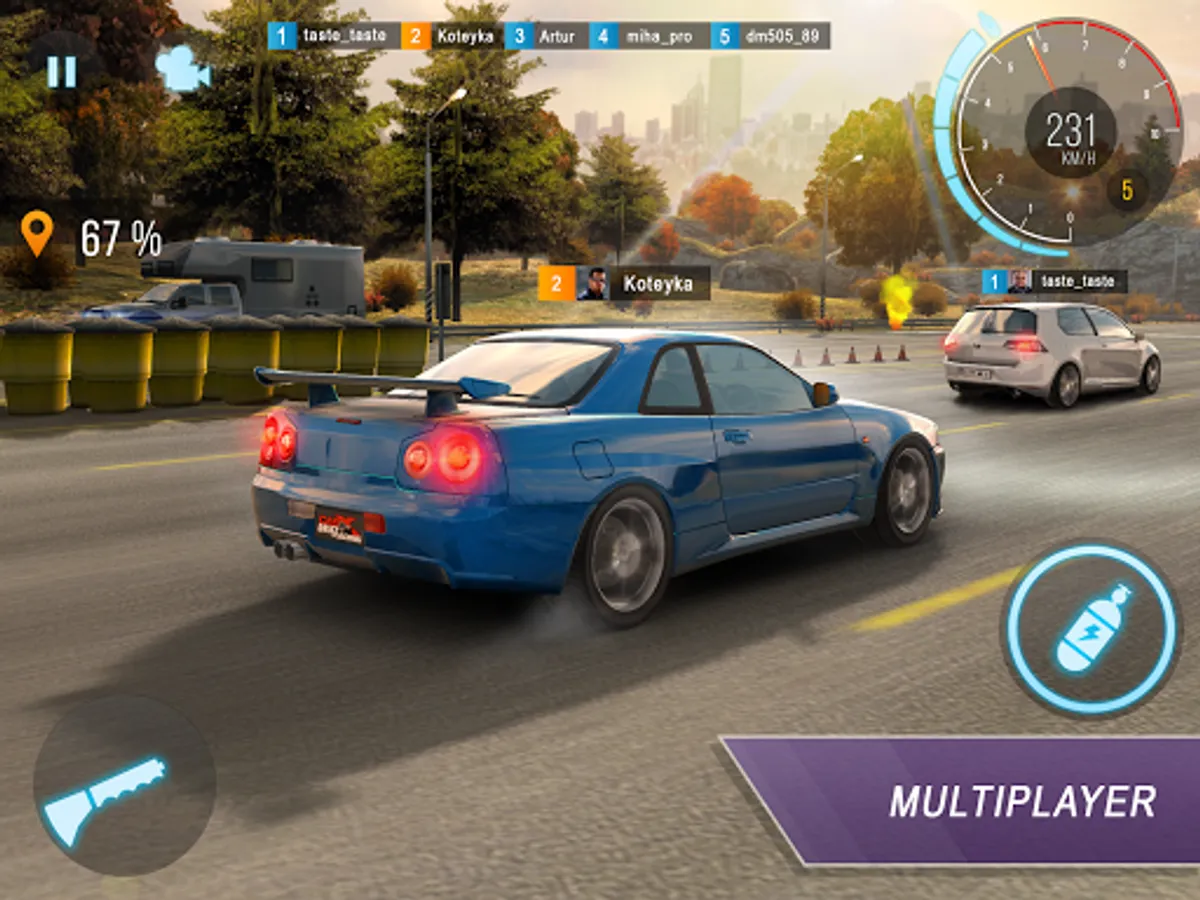Select taste_taste in the leaderboard
Viewport: 1200px width, 900px height.
pyautogui.click(x=335, y=37)
